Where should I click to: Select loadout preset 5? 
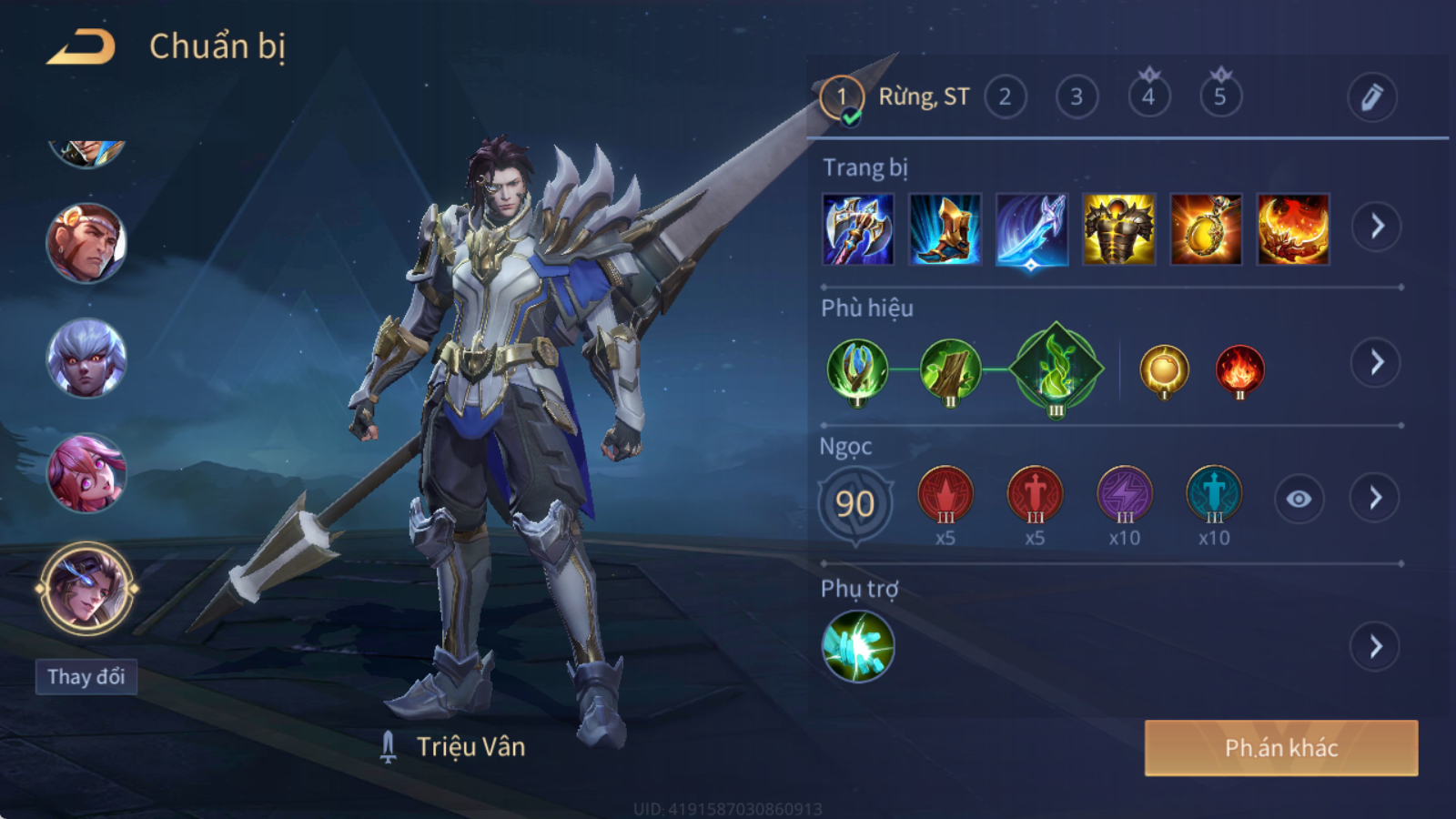coord(1220,96)
